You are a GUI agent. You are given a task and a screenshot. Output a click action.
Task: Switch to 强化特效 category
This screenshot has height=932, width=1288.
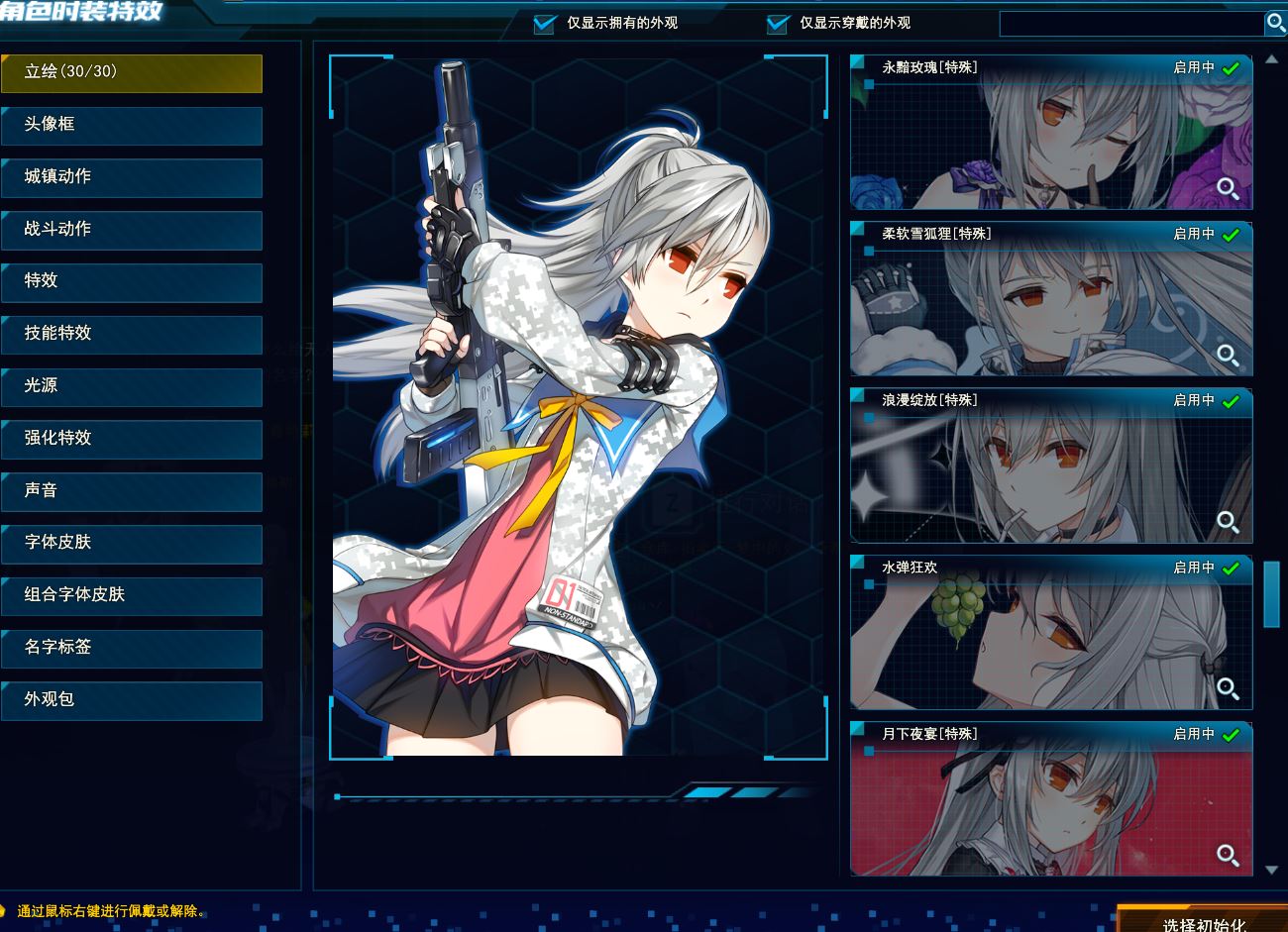click(132, 439)
